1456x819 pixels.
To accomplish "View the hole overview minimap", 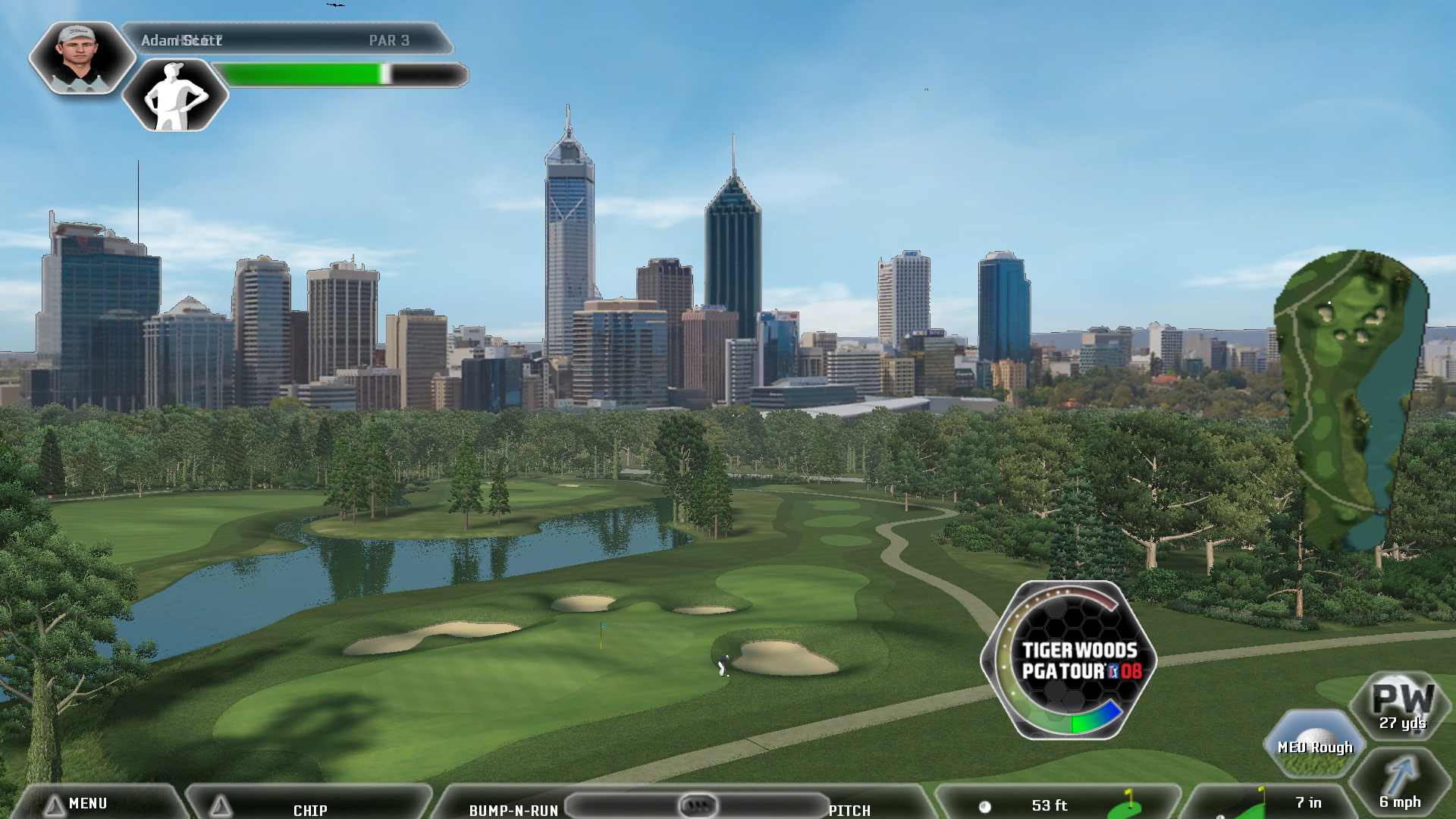I will click(1350, 398).
